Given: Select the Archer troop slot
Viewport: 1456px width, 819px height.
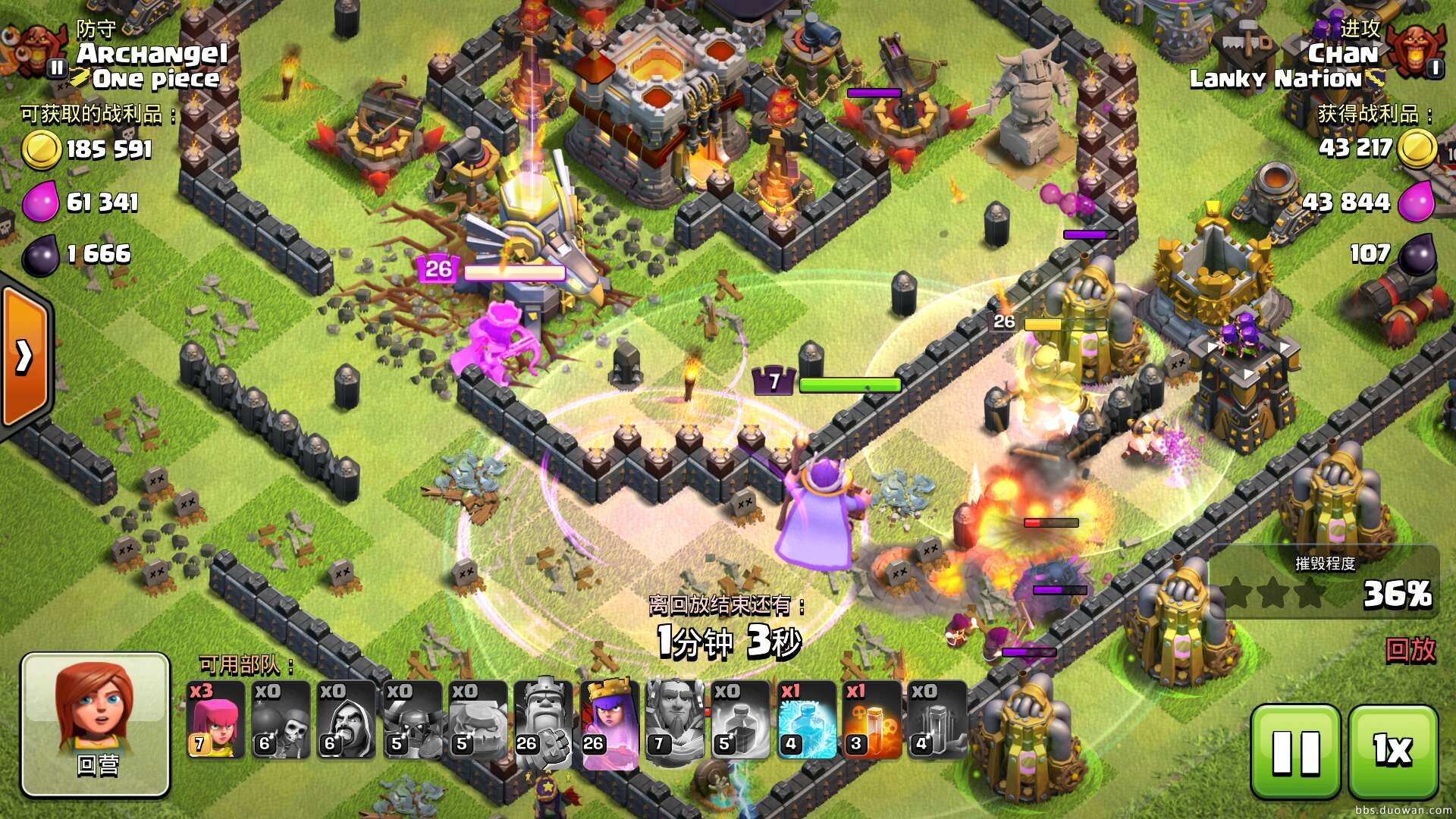Looking at the screenshot, I should pyautogui.click(x=215, y=720).
